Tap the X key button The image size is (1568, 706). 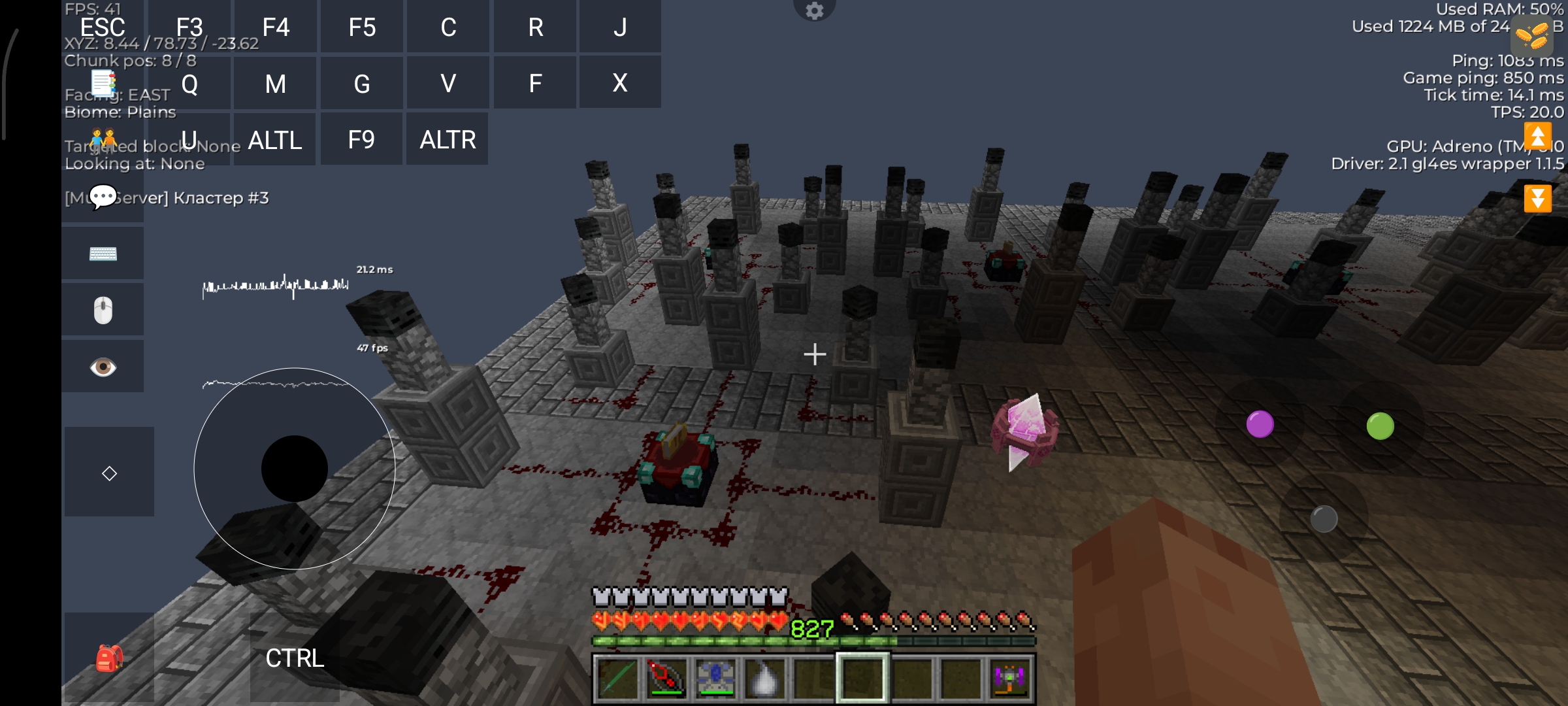[x=620, y=83]
